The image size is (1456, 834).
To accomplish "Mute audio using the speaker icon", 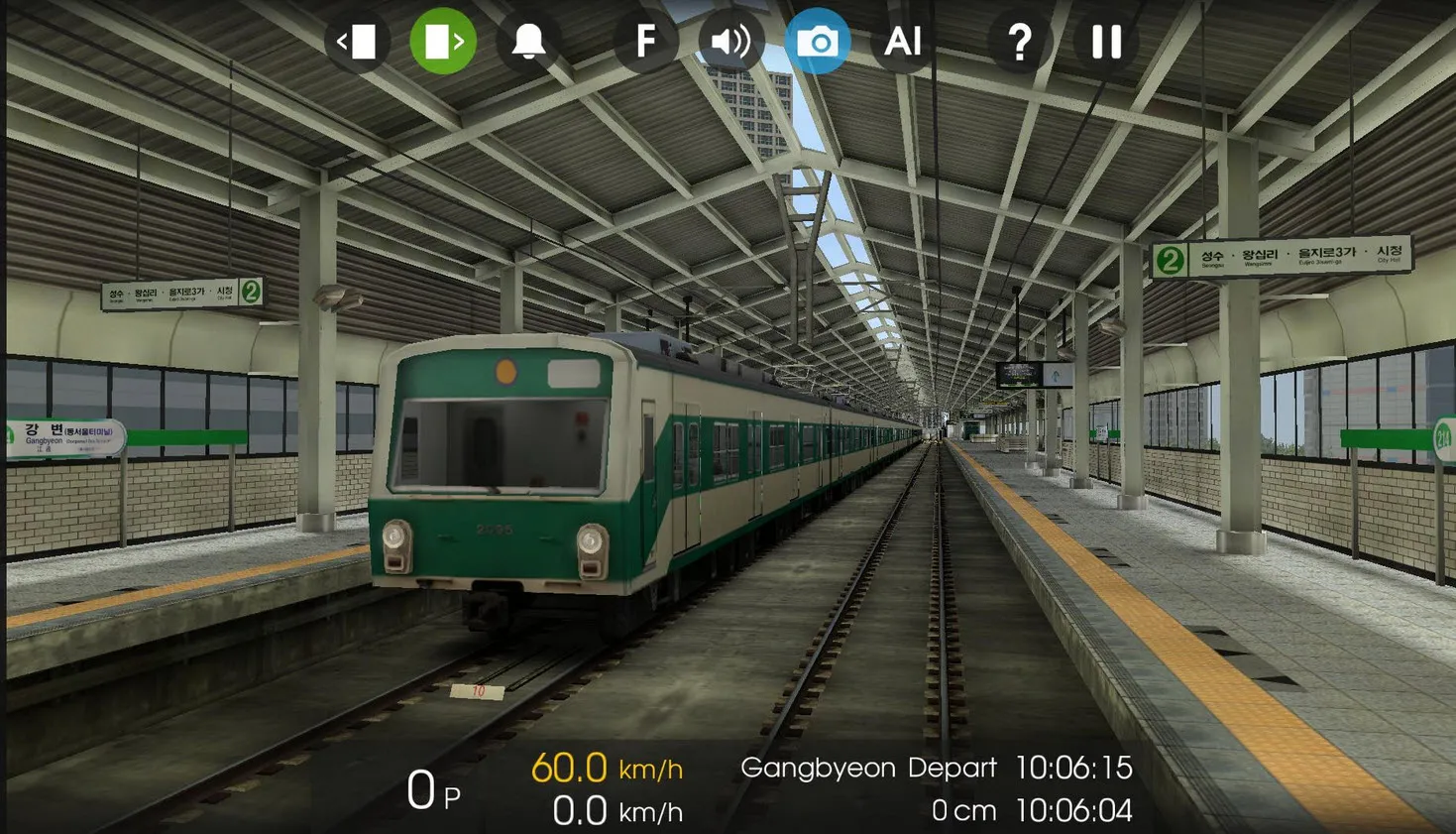I will coord(729,42).
